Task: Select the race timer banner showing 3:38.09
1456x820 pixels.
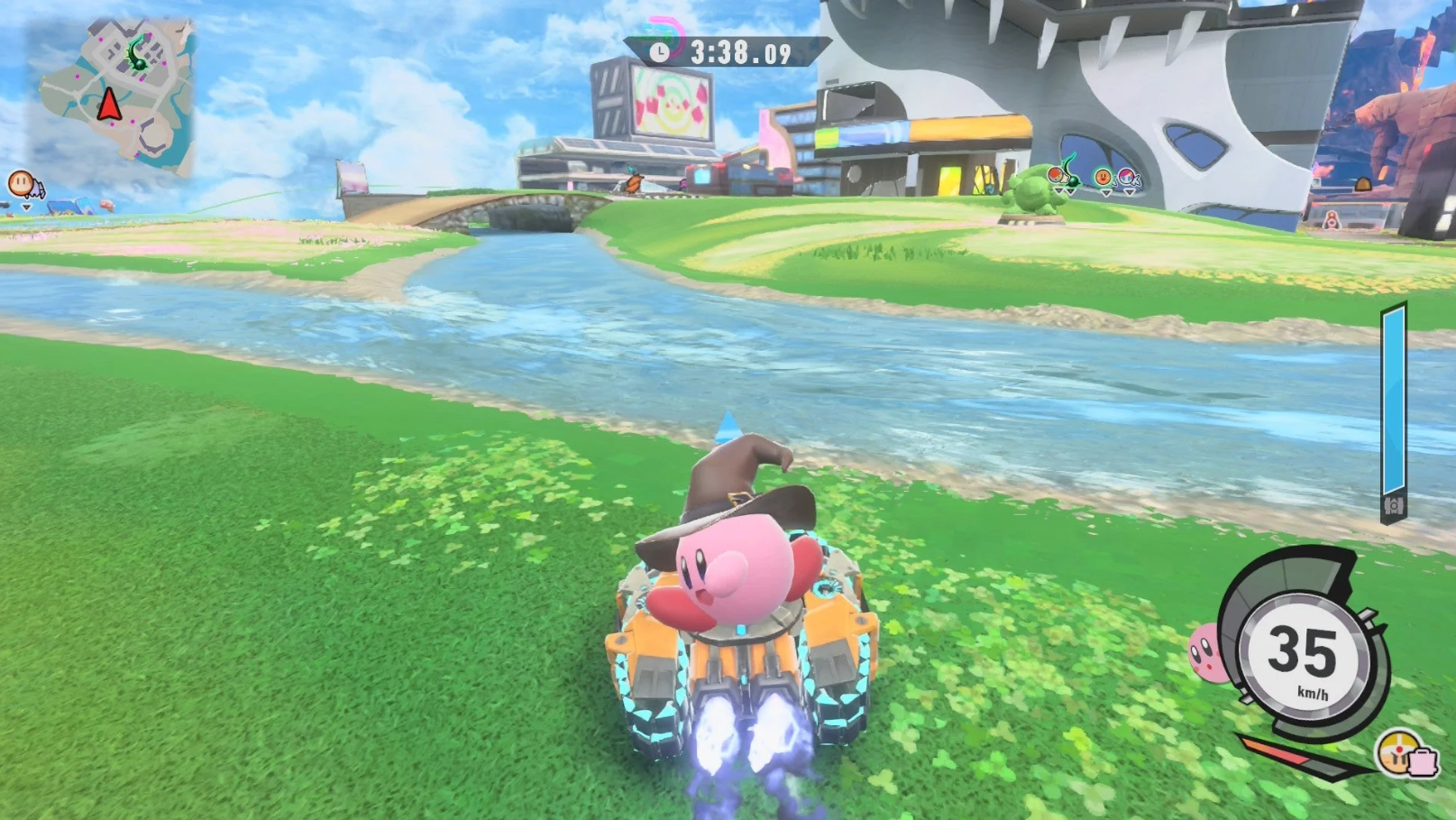Action: pyautogui.click(x=741, y=51)
